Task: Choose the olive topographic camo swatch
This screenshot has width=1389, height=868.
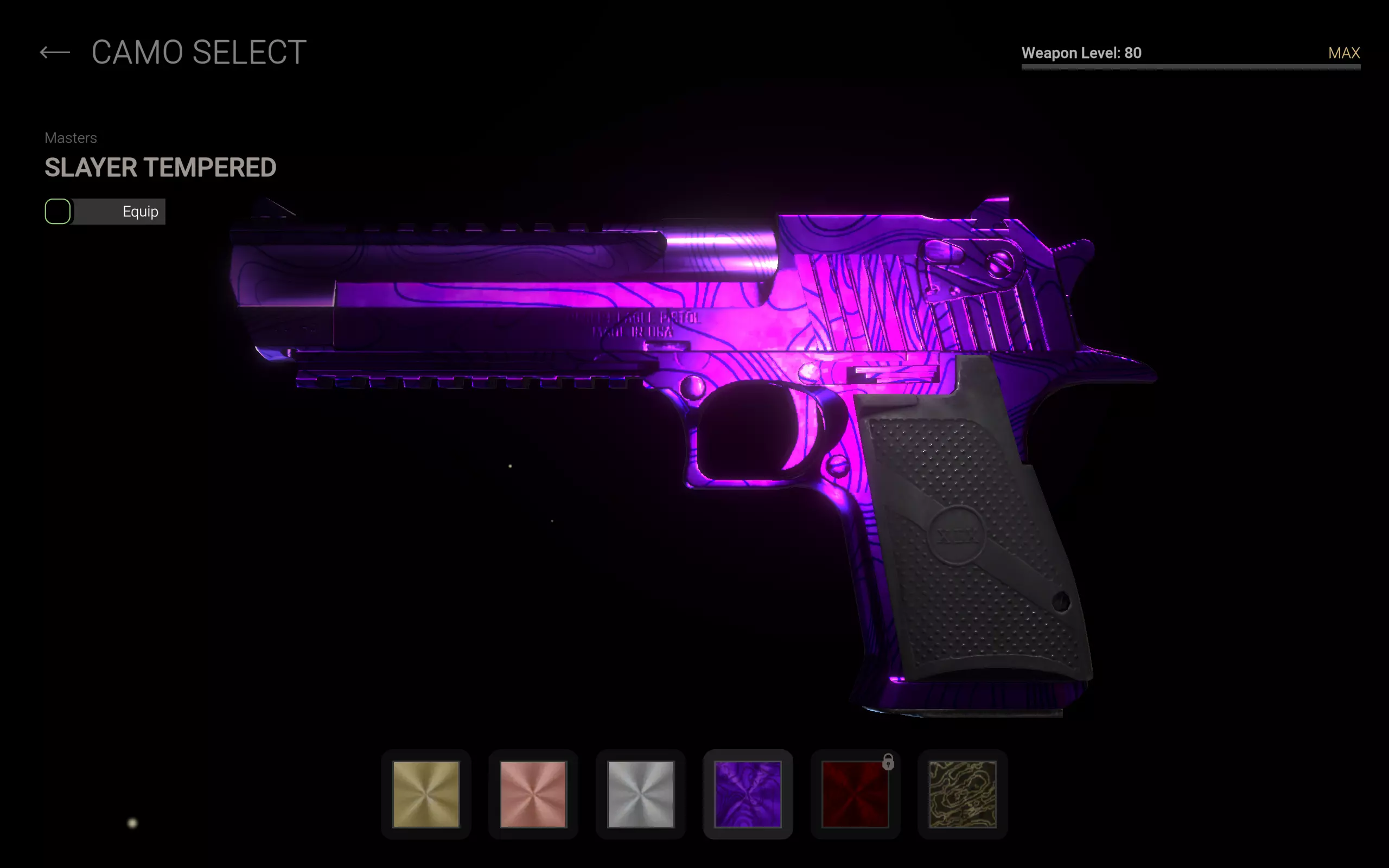Action: pyautogui.click(x=963, y=794)
